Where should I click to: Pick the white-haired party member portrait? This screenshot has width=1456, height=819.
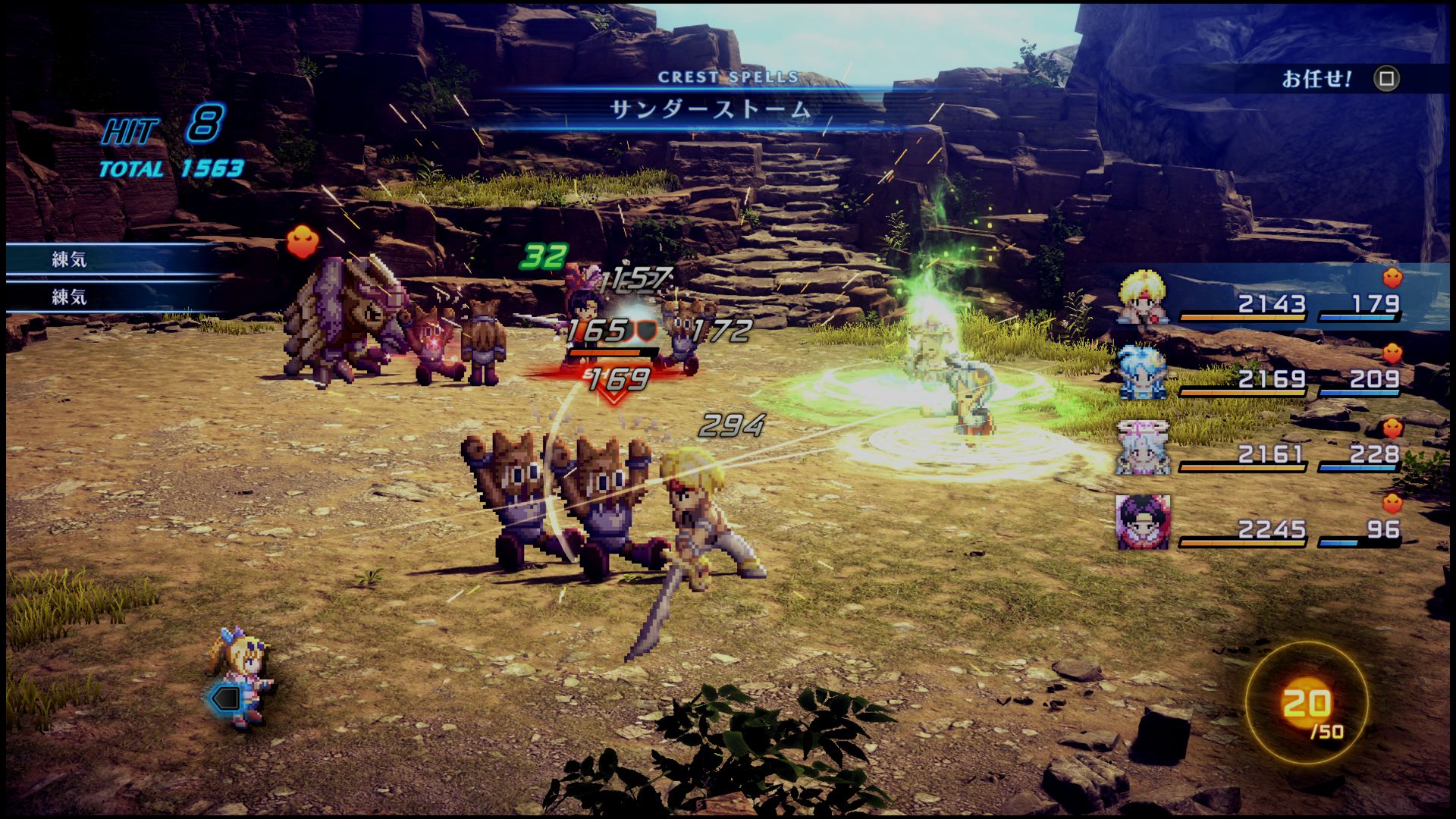click(x=1143, y=448)
